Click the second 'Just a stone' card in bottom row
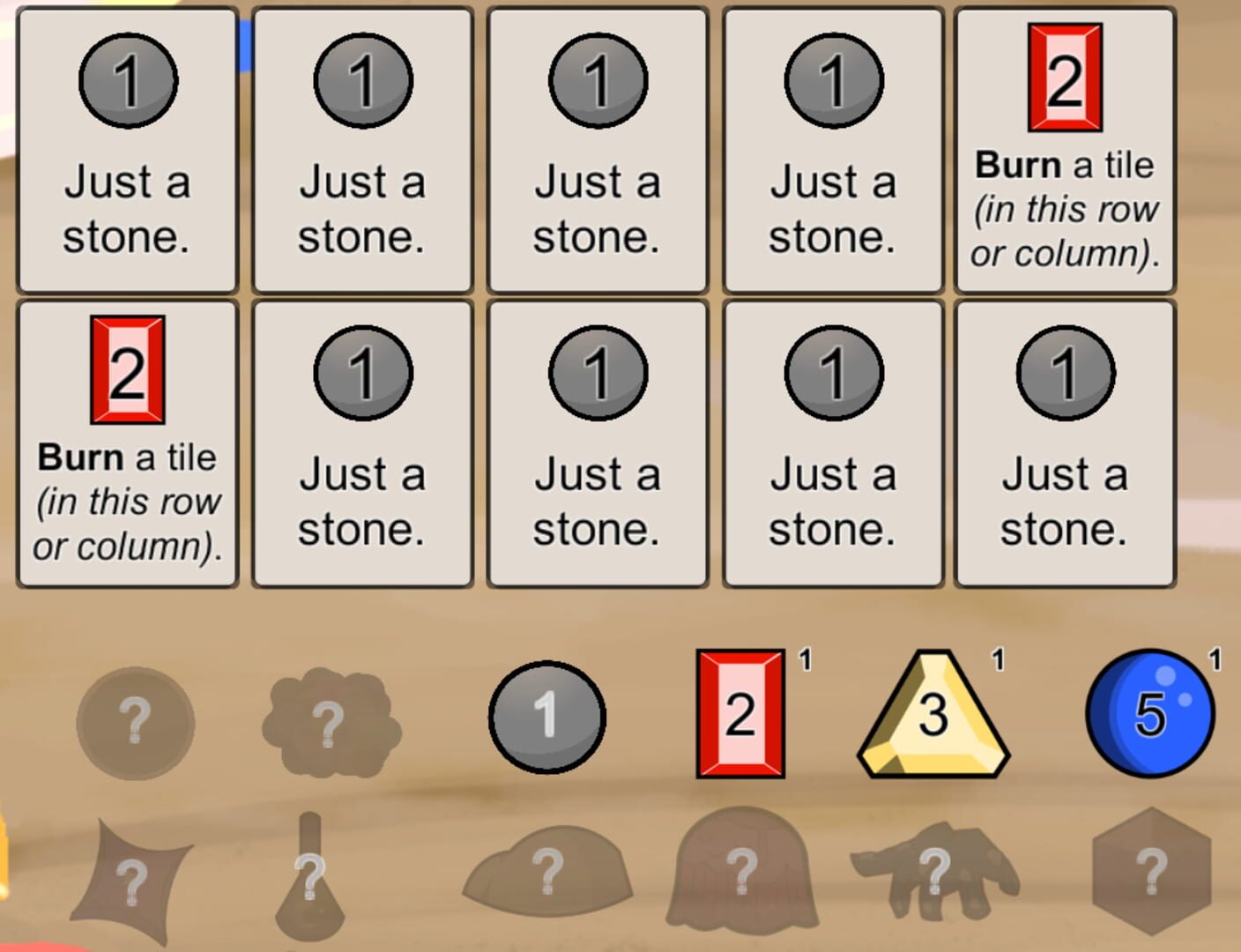The height and width of the screenshot is (952, 1241). click(x=361, y=441)
